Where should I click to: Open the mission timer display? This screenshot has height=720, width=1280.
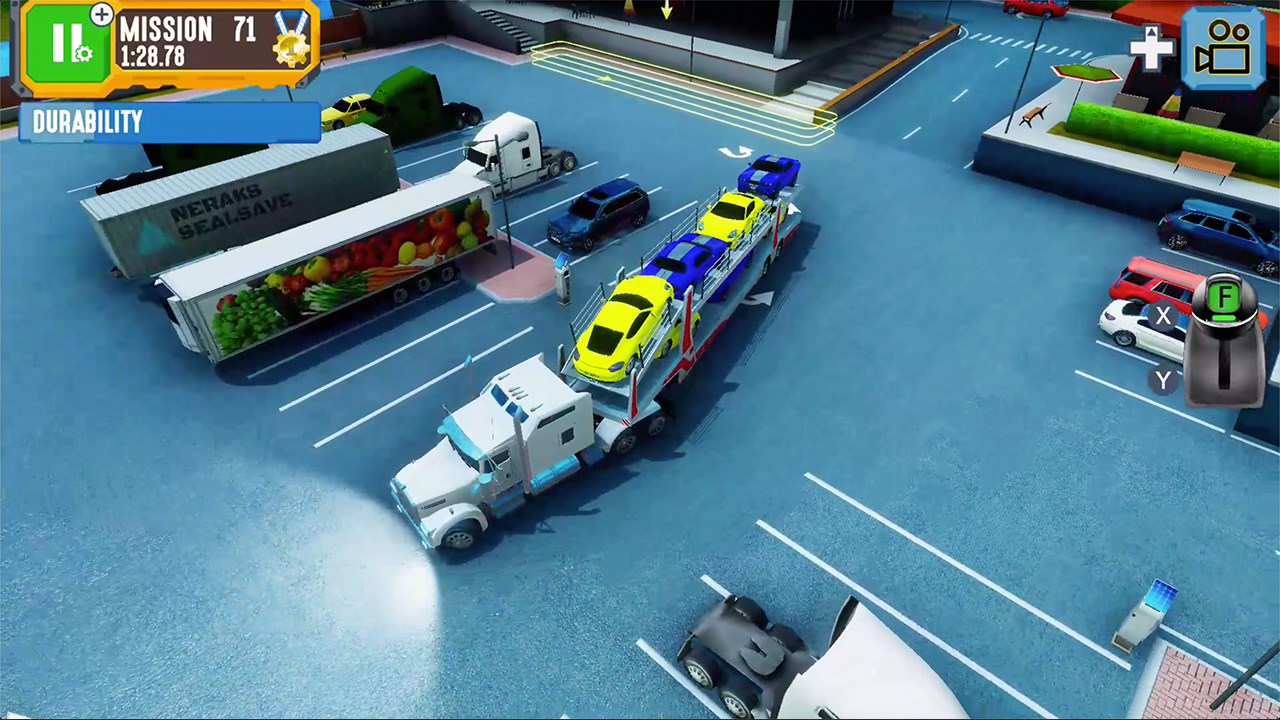pyautogui.click(x=153, y=56)
